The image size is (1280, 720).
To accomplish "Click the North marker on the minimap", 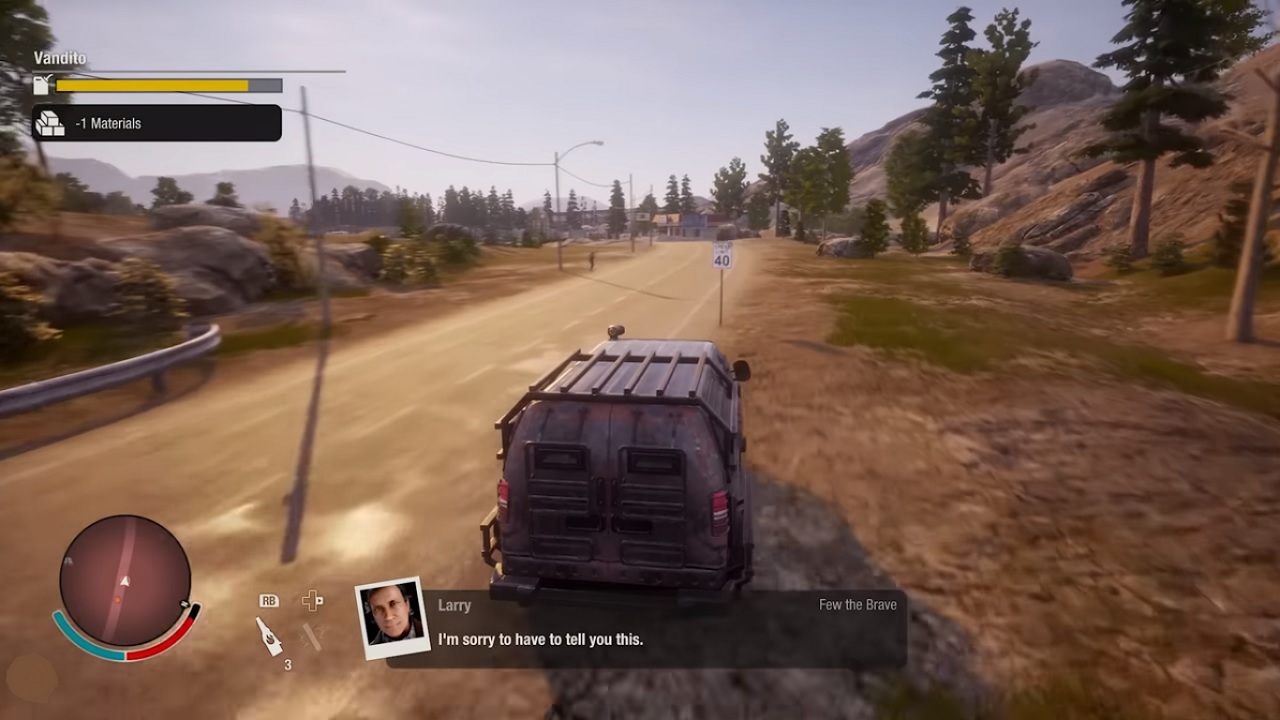I will pos(184,604).
